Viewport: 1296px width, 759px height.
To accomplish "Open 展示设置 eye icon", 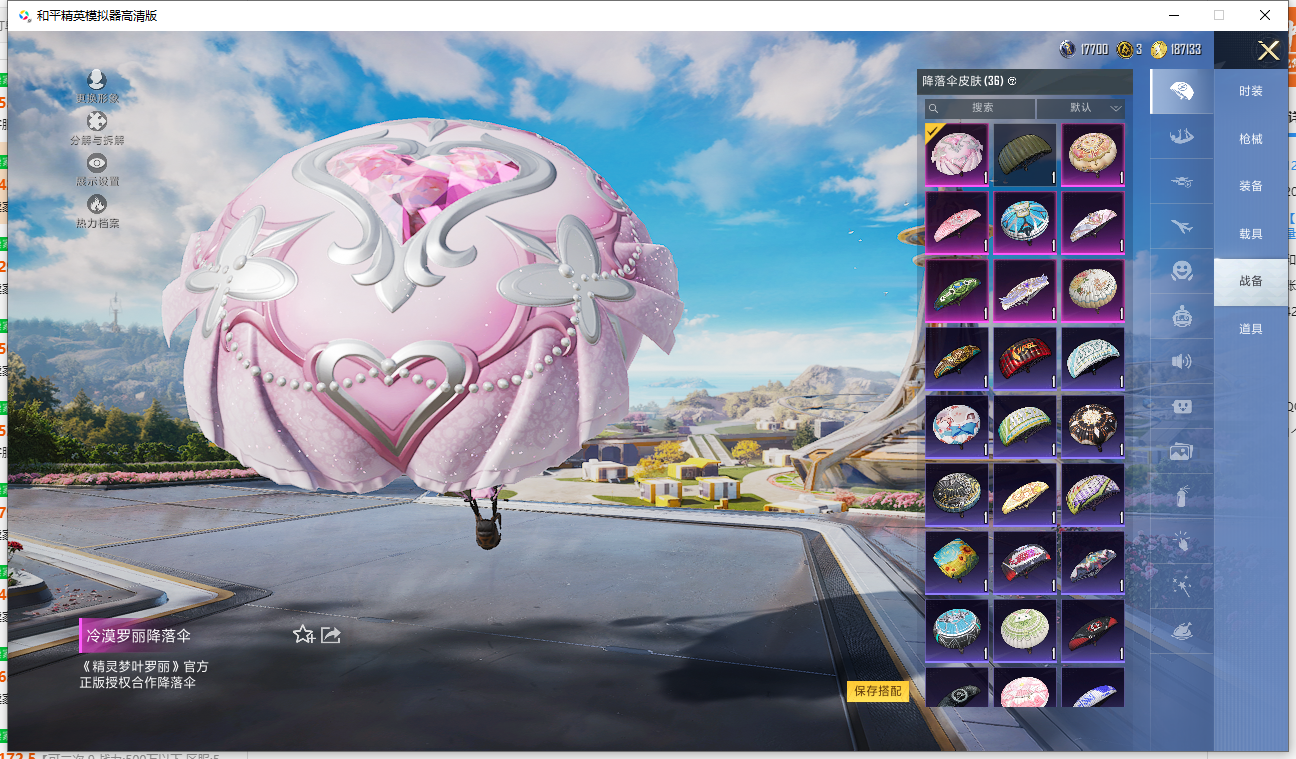I will tap(97, 168).
